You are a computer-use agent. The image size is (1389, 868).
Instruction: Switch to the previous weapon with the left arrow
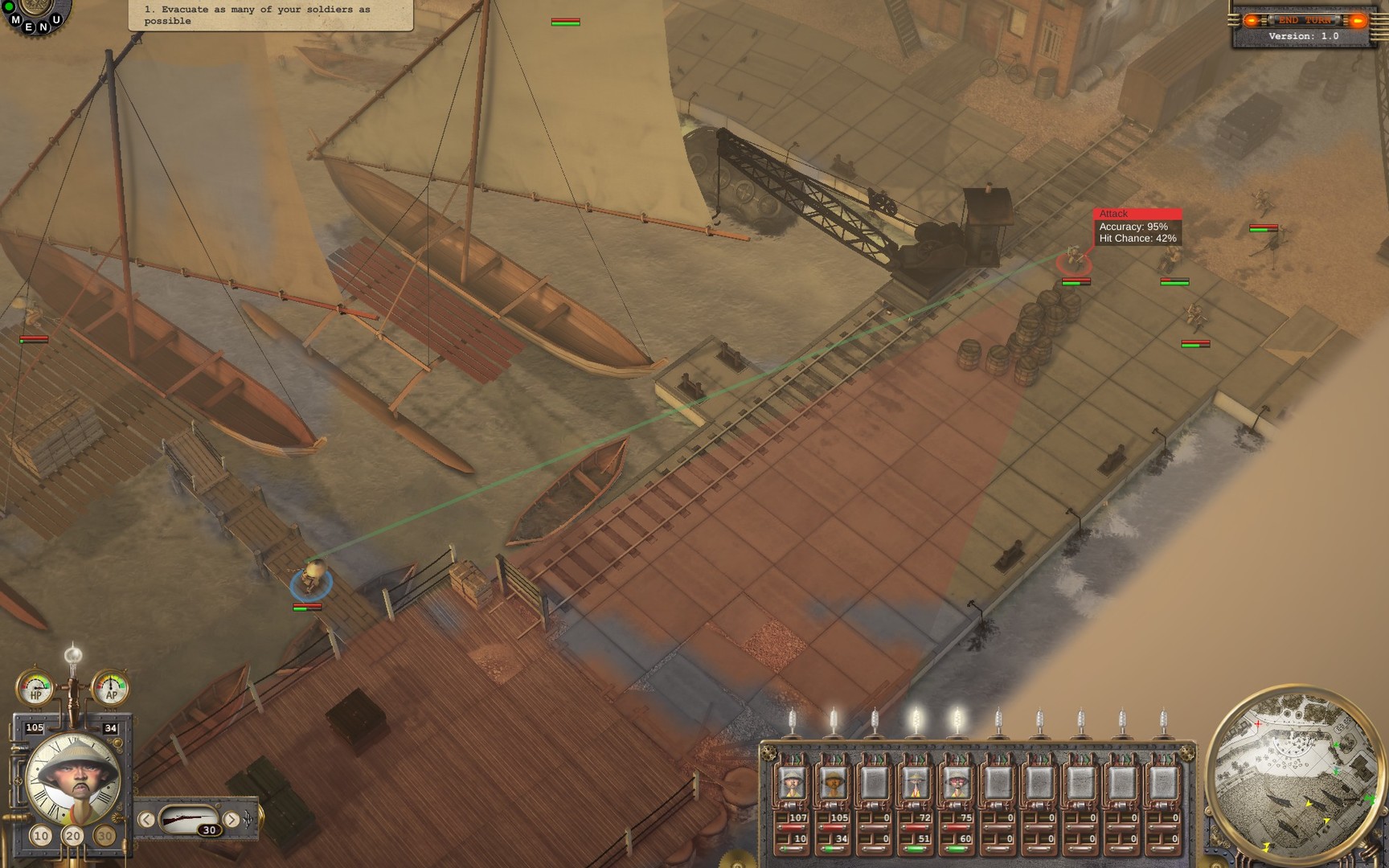coord(147,819)
